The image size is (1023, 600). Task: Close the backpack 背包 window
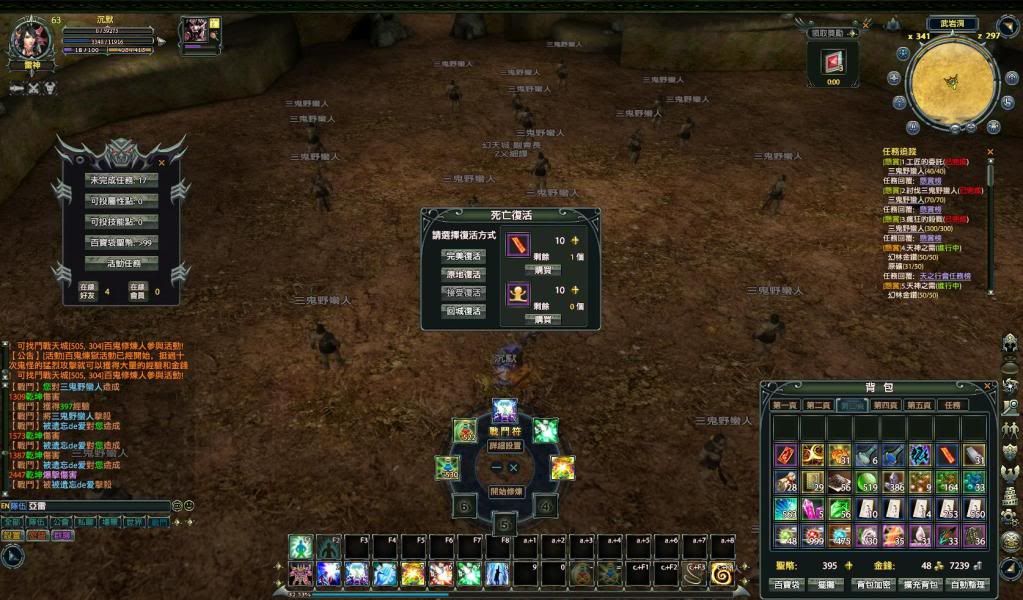click(x=987, y=387)
